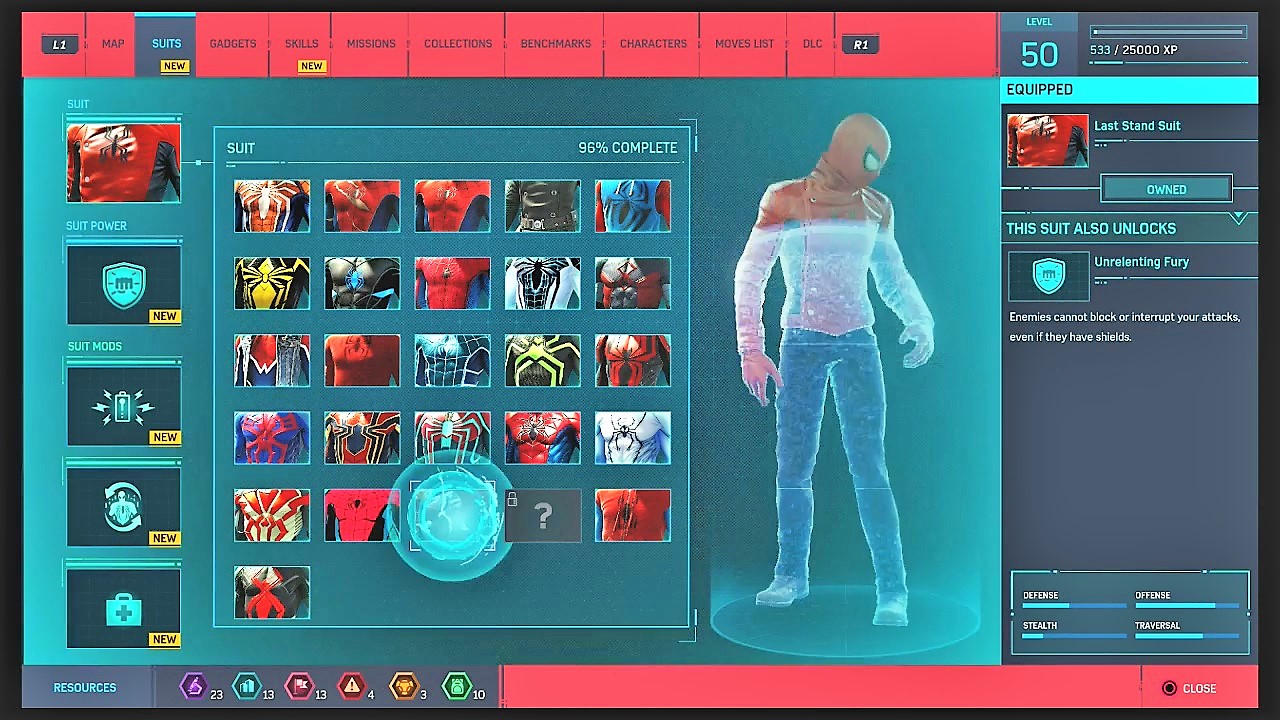
Task: Open the DLC tab
Action: pyautogui.click(x=811, y=43)
